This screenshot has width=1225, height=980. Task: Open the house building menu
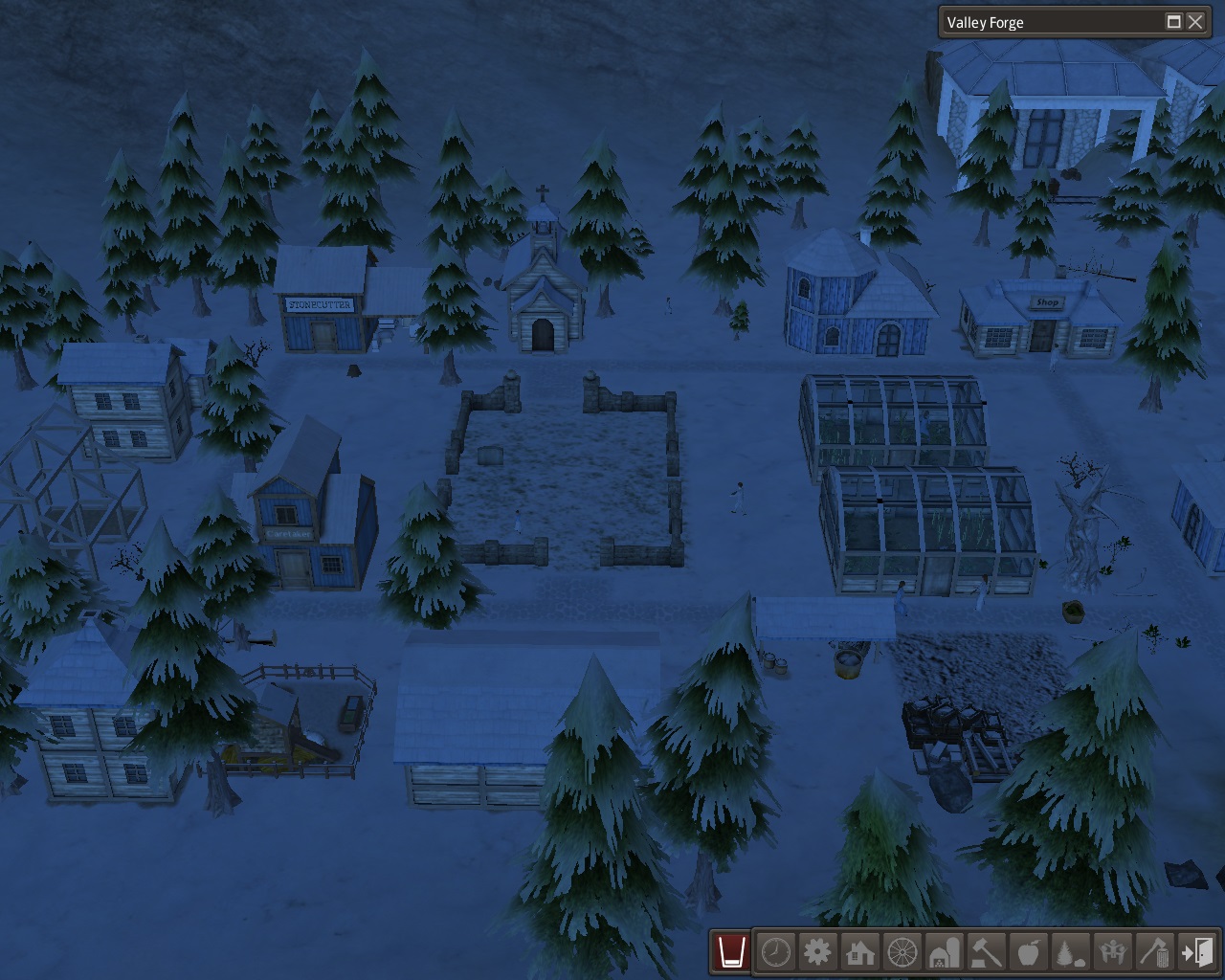860,952
